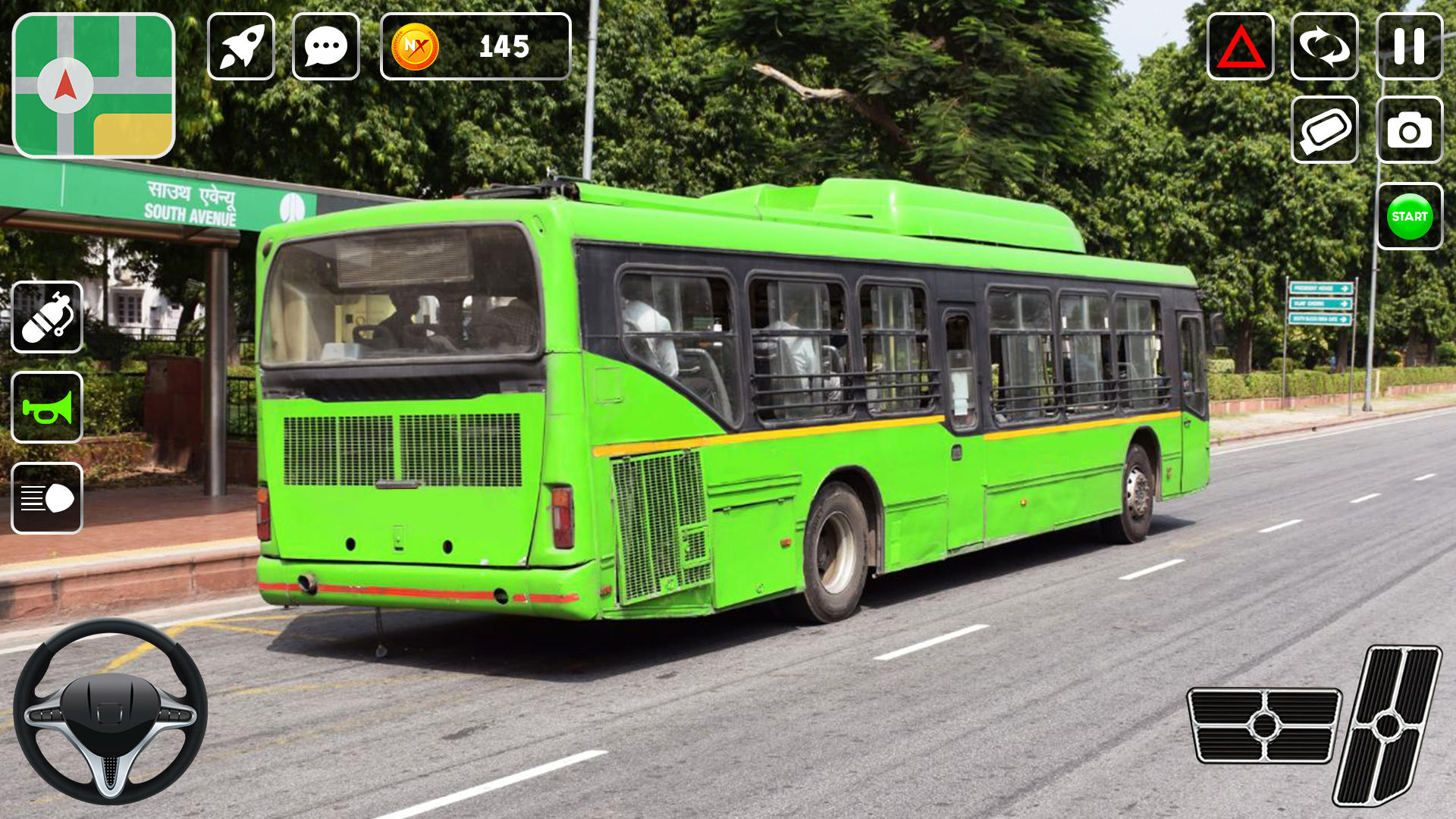The width and height of the screenshot is (1456, 819).
Task: Reset the bus with circular arrows
Action: [x=1325, y=47]
